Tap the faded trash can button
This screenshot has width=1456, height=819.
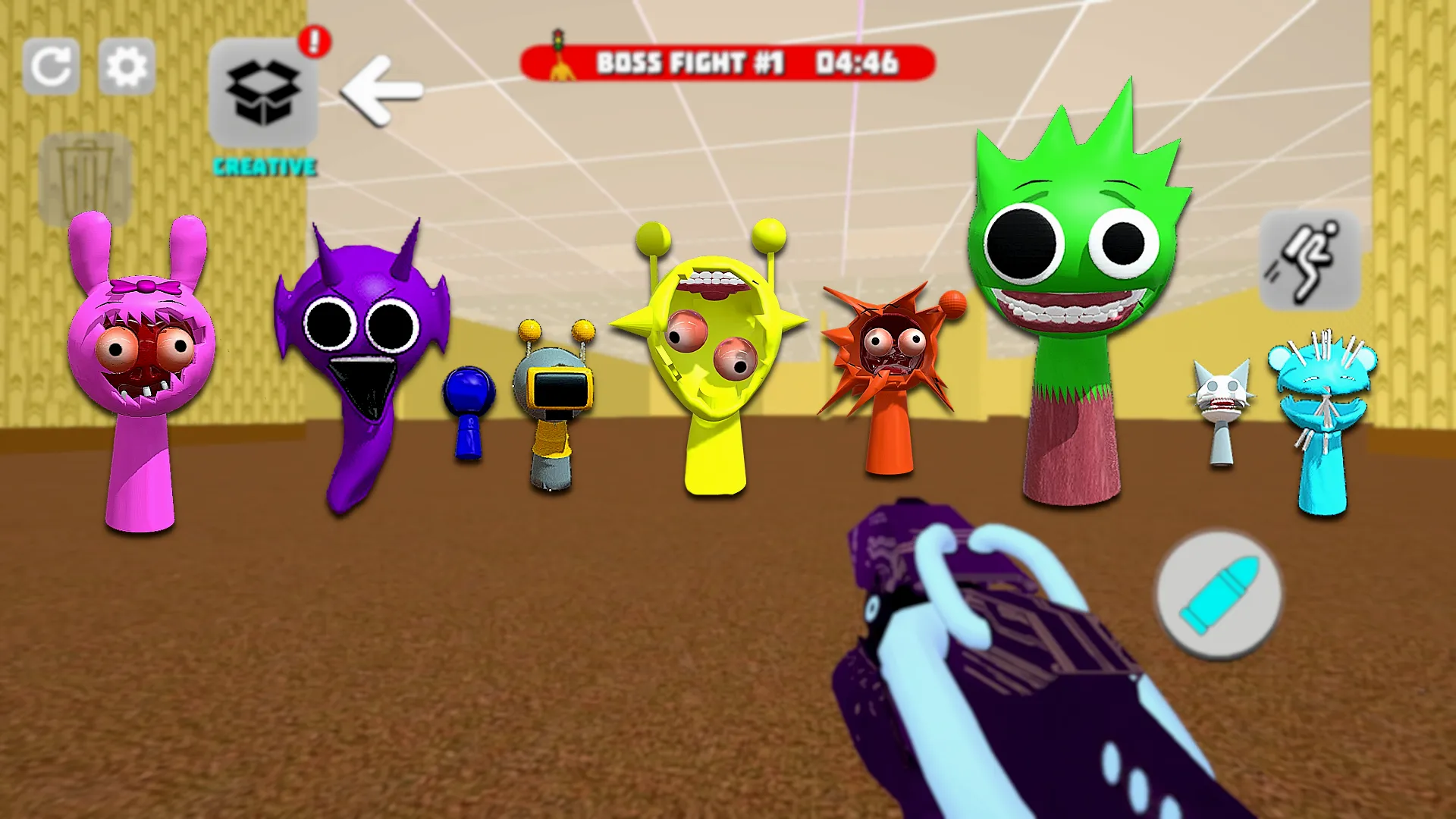[85, 180]
